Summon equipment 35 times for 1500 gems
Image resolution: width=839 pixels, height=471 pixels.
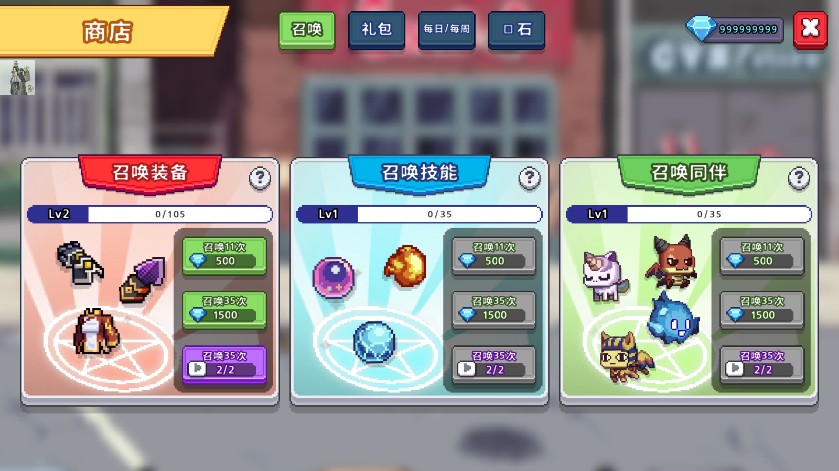224,309
